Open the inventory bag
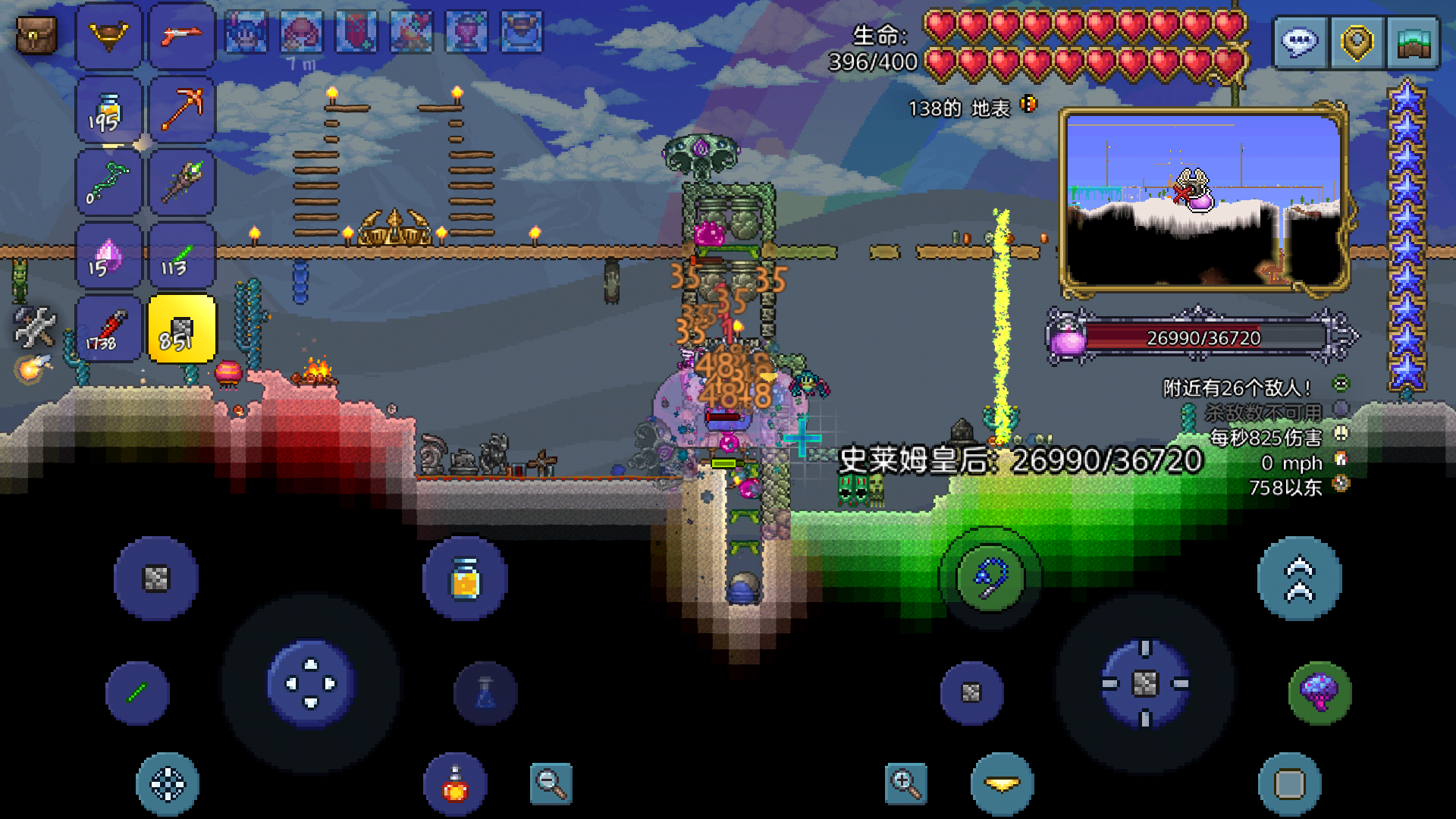Image resolution: width=1456 pixels, height=819 pixels. click(x=36, y=35)
